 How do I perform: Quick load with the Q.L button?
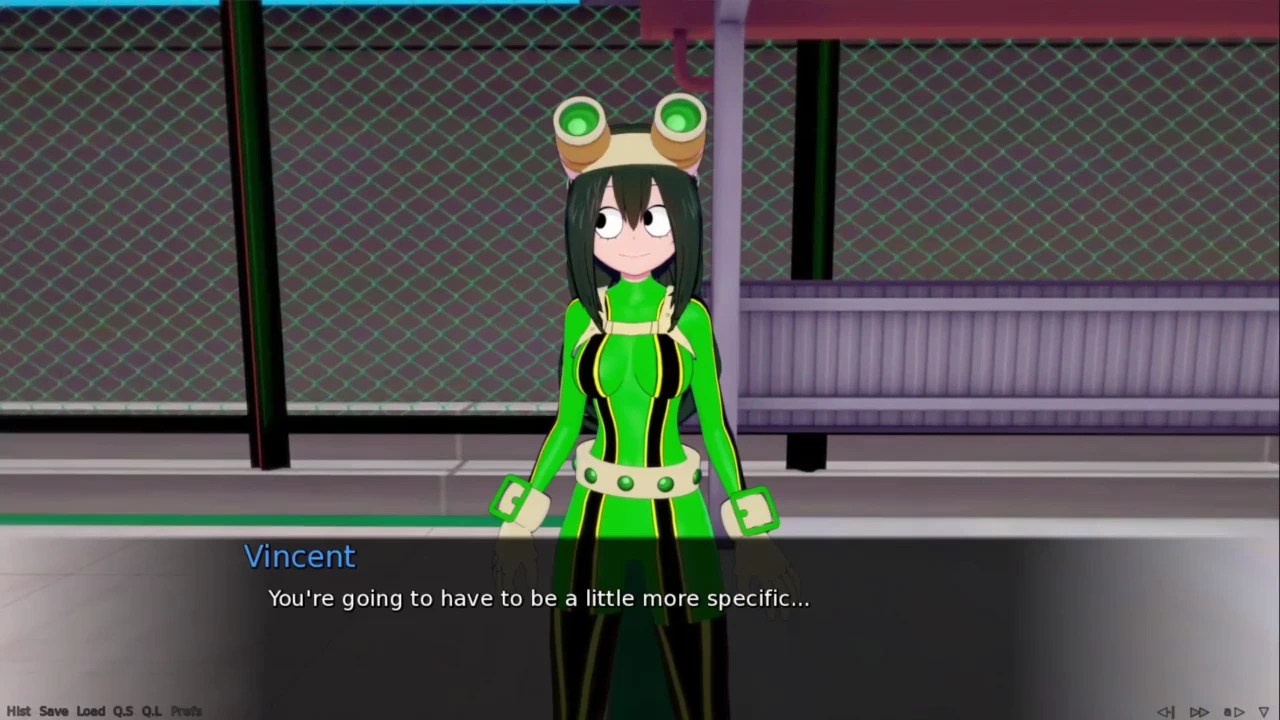[x=151, y=711]
